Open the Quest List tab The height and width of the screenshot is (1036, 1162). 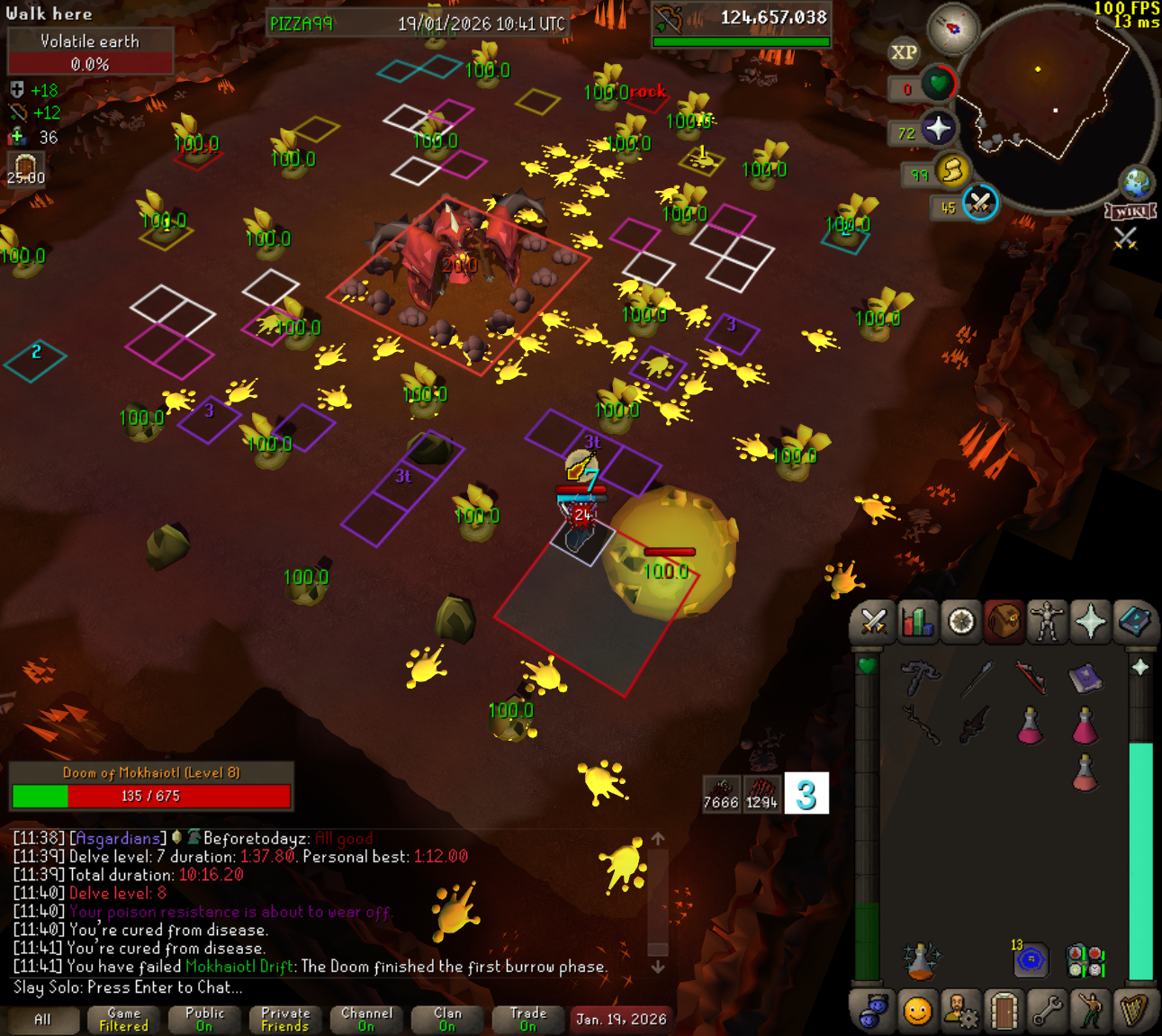(x=960, y=622)
